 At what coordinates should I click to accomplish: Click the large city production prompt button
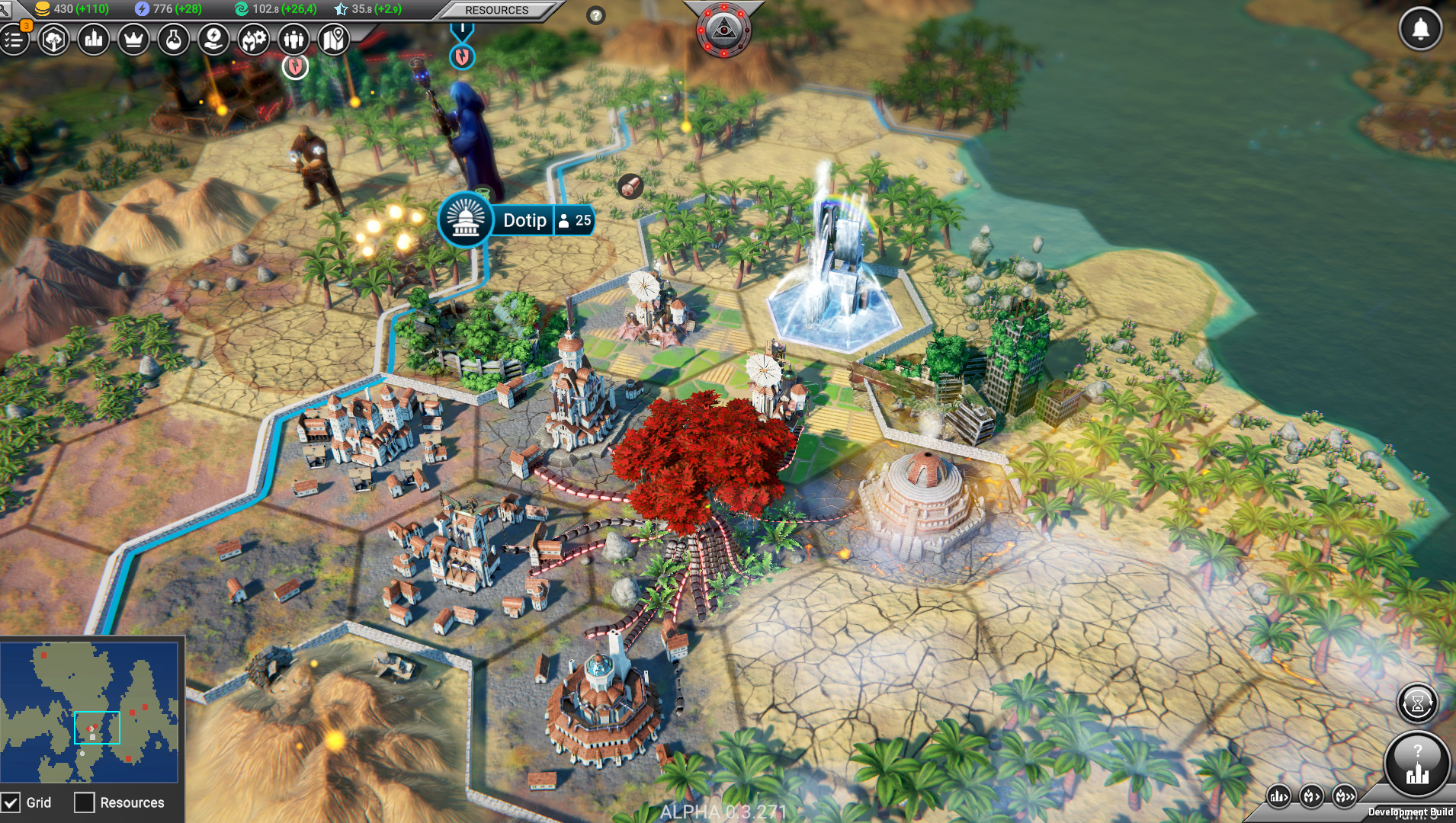point(1417,764)
